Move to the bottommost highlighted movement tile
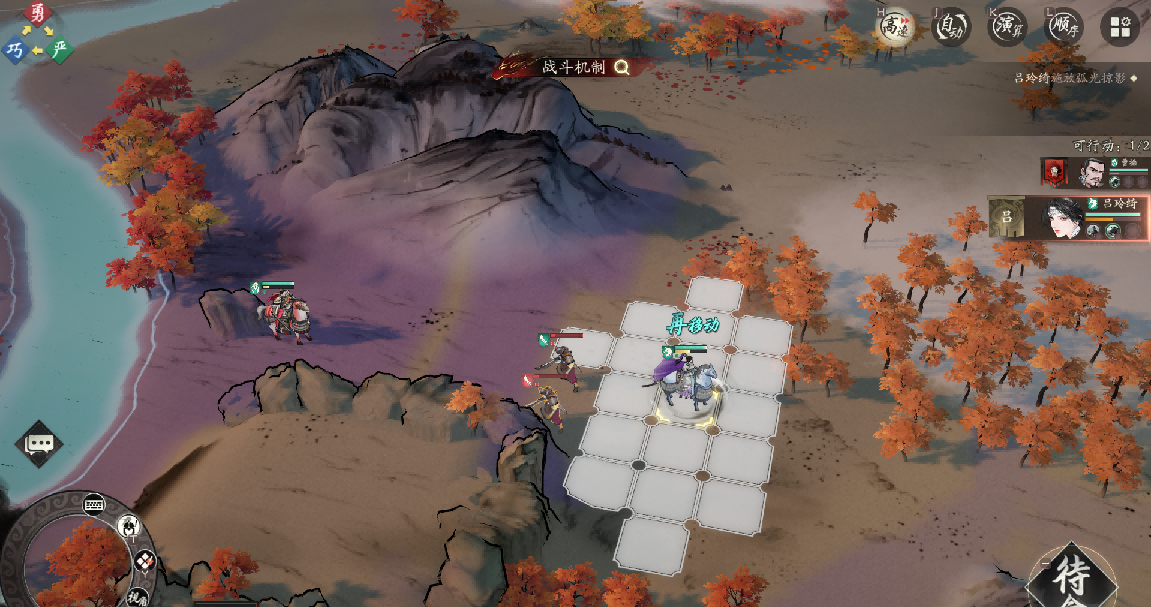Image resolution: width=1151 pixels, height=607 pixels. pyautogui.click(x=651, y=543)
